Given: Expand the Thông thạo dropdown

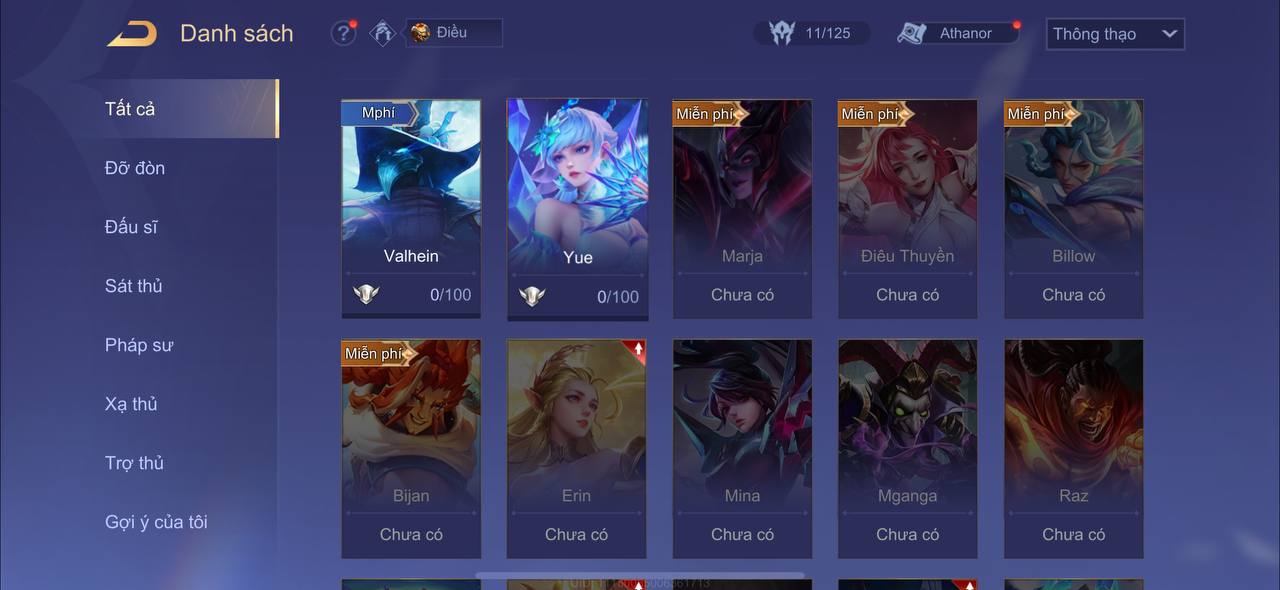Looking at the screenshot, I should click(x=1114, y=34).
